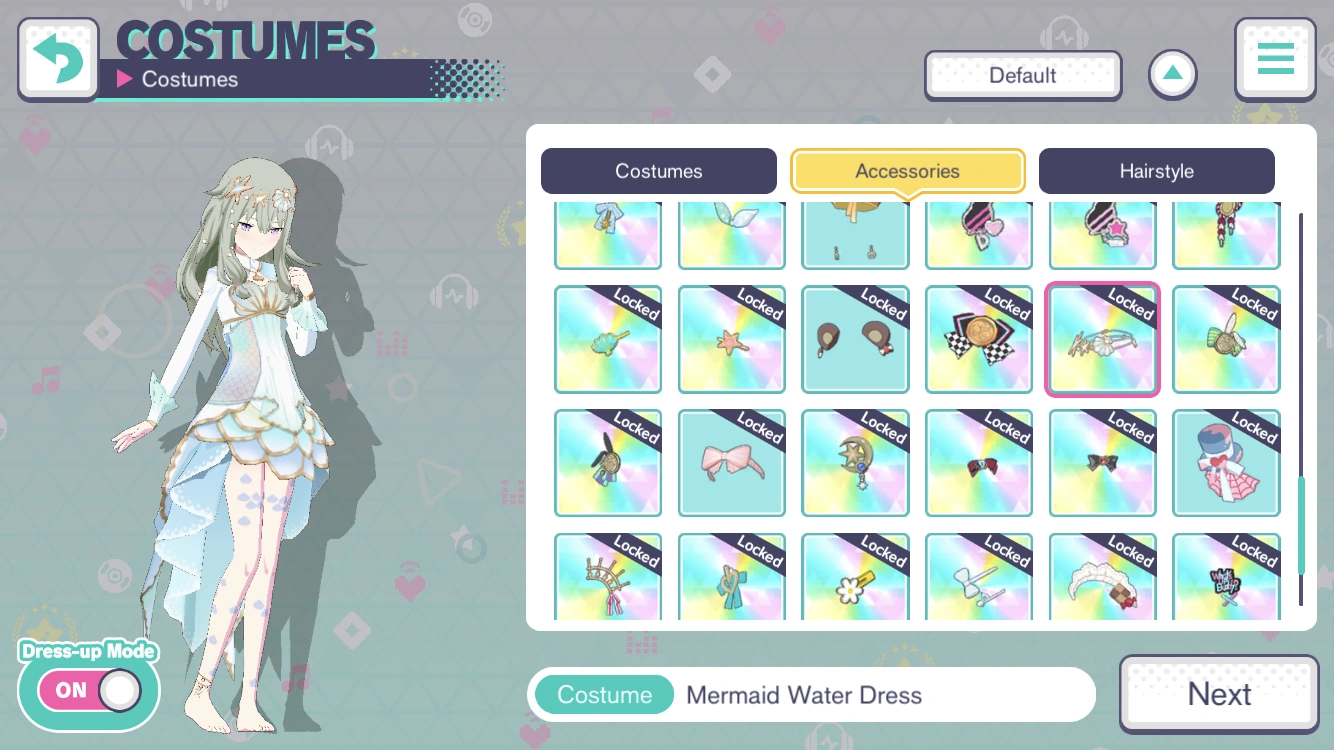The width and height of the screenshot is (1334, 750).
Task: Select the brown earmuff headphones accessory
Action: tap(856, 339)
